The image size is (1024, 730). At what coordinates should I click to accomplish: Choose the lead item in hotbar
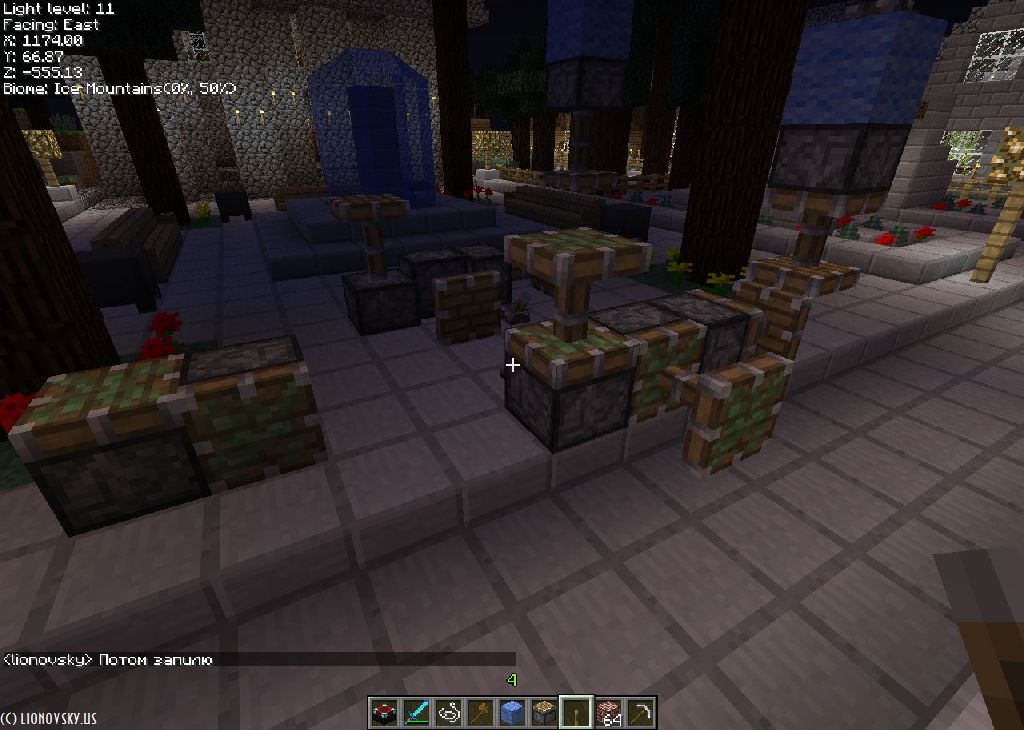click(448, 712)
